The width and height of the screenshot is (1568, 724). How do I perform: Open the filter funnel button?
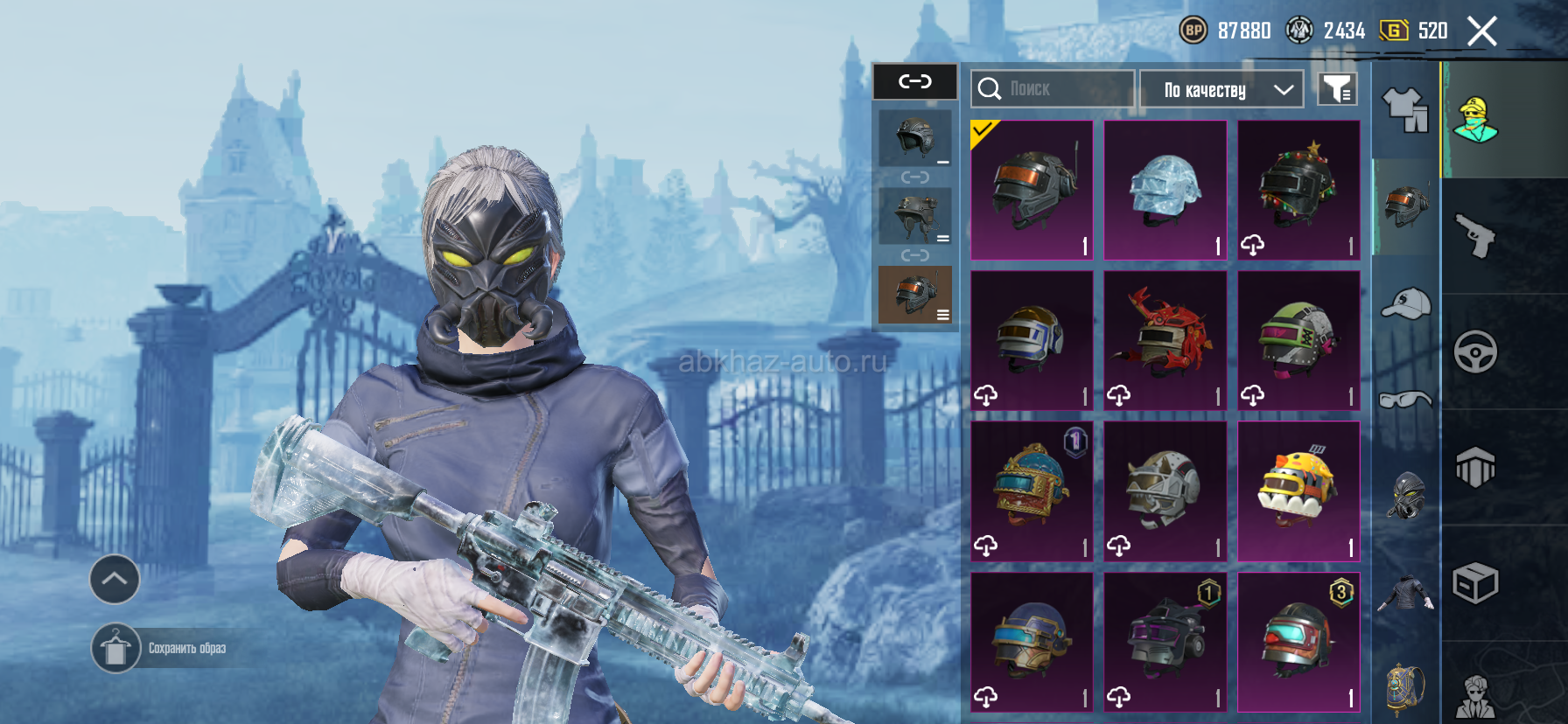coord(1337,89)
